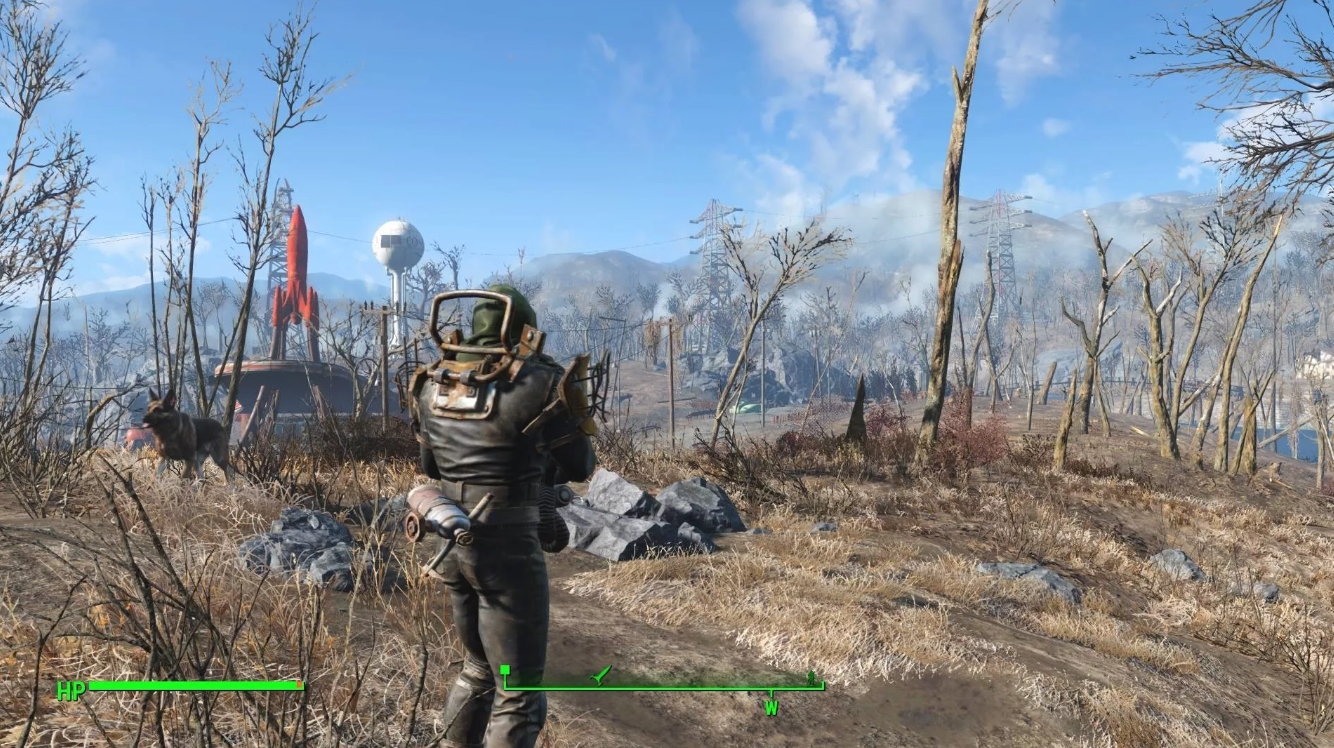Select the quest objective marker on the compass
Viewport: 1334px width, 748px height.
pyautogui.click(x=598, y=675)
